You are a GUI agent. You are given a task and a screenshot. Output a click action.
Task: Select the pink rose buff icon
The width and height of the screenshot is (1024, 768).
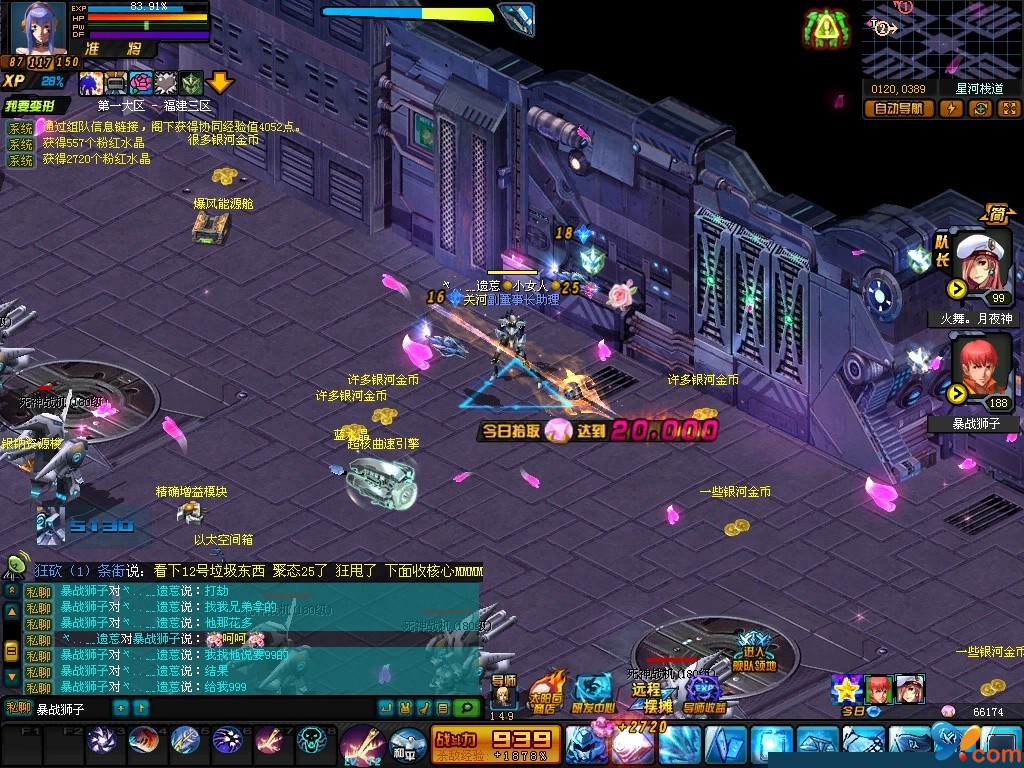point(141,83)
